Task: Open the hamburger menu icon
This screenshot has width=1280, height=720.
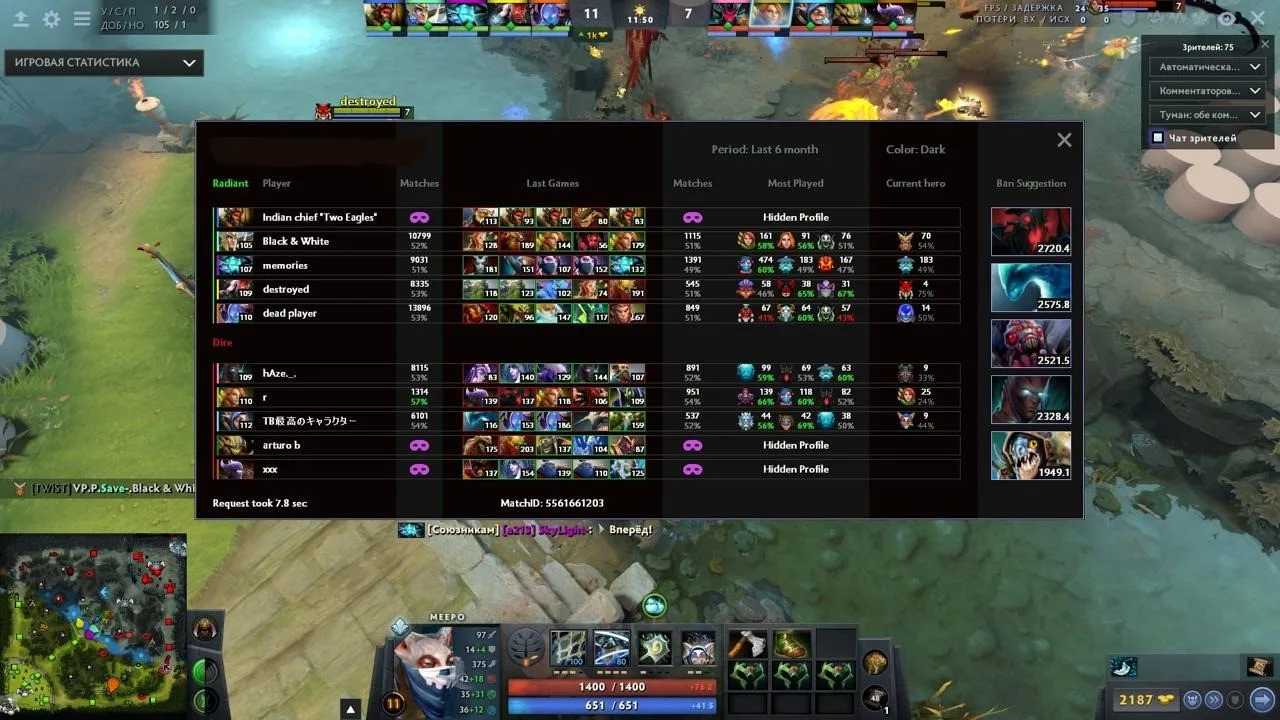Action: (82, 19)
